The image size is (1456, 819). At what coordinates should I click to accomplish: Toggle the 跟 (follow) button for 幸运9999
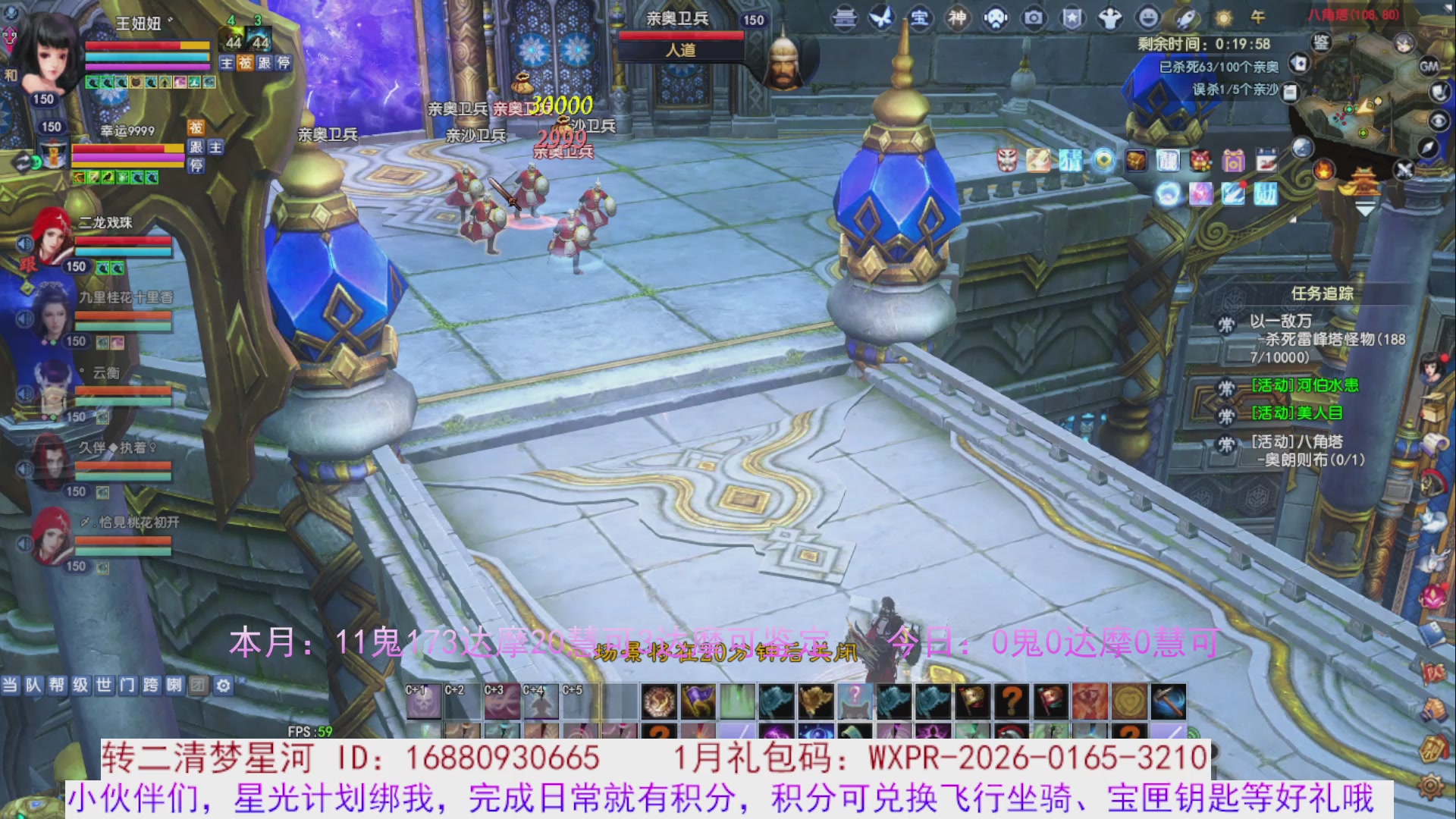point(196,149)
